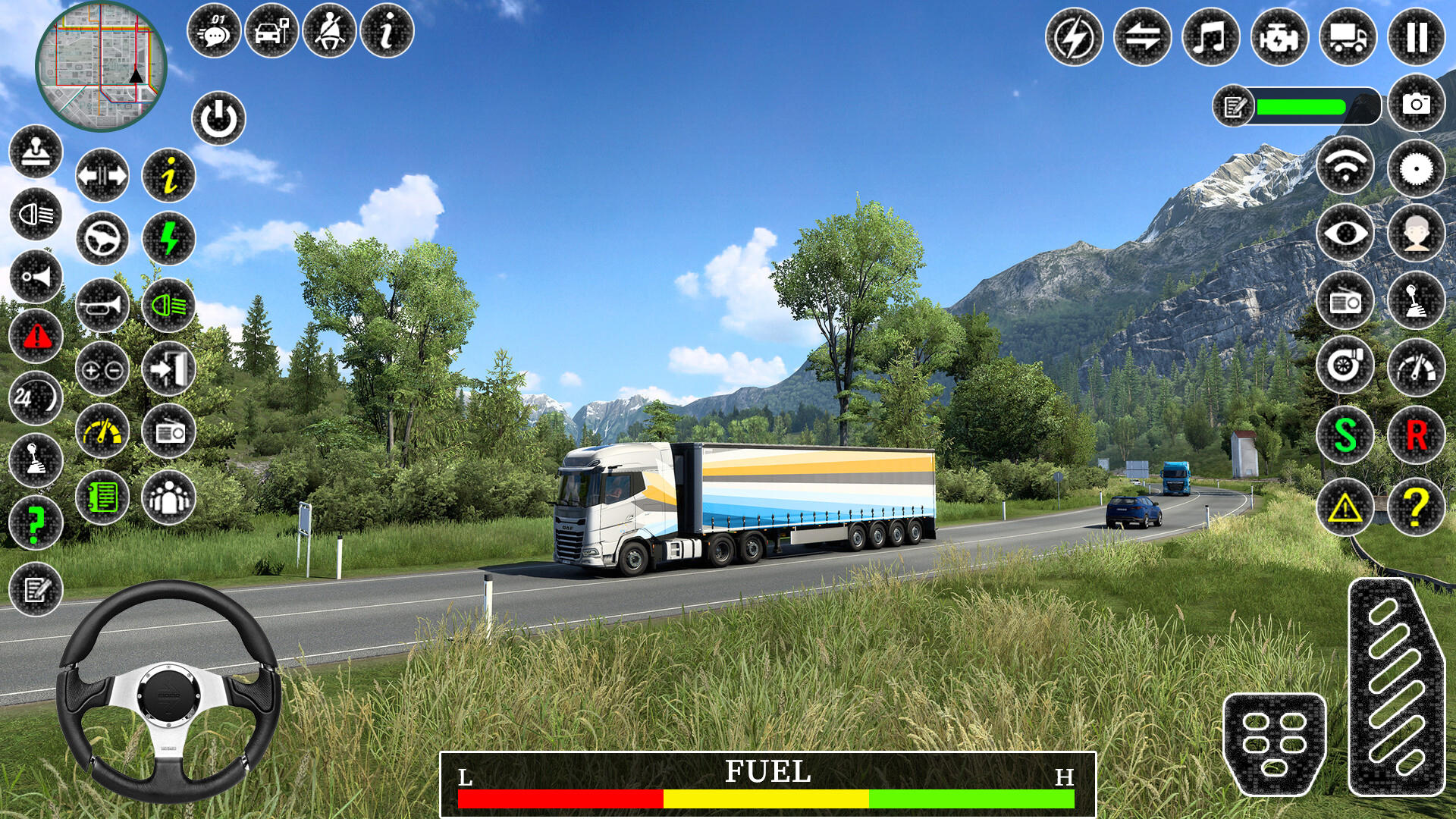Toggle the wifi signal icon
This screenshot has height=819, width=1456.
pos(1345,166)
